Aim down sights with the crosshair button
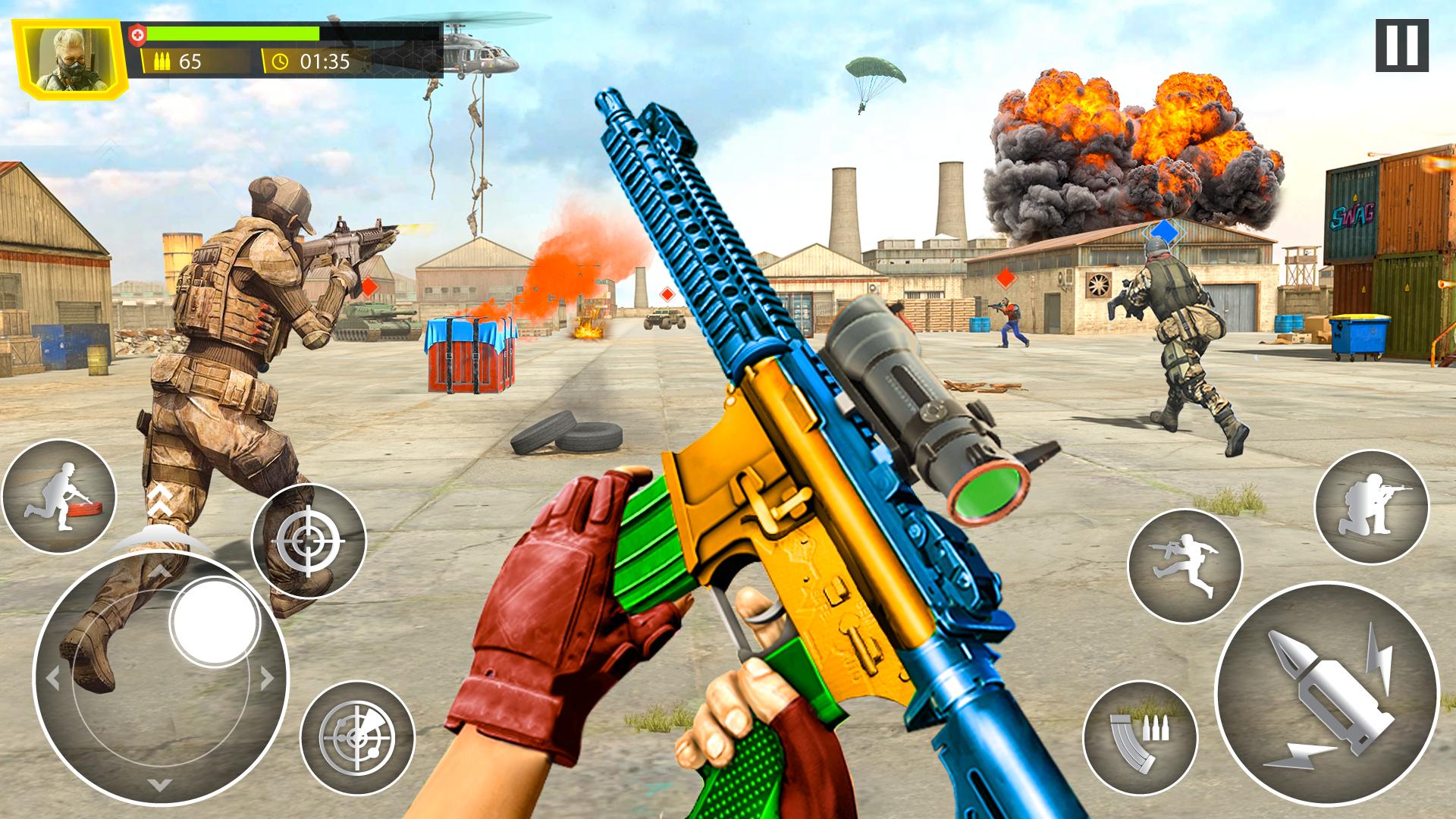Image resolution: width=1456 pixels, height=819 pixels. [309, 541]
